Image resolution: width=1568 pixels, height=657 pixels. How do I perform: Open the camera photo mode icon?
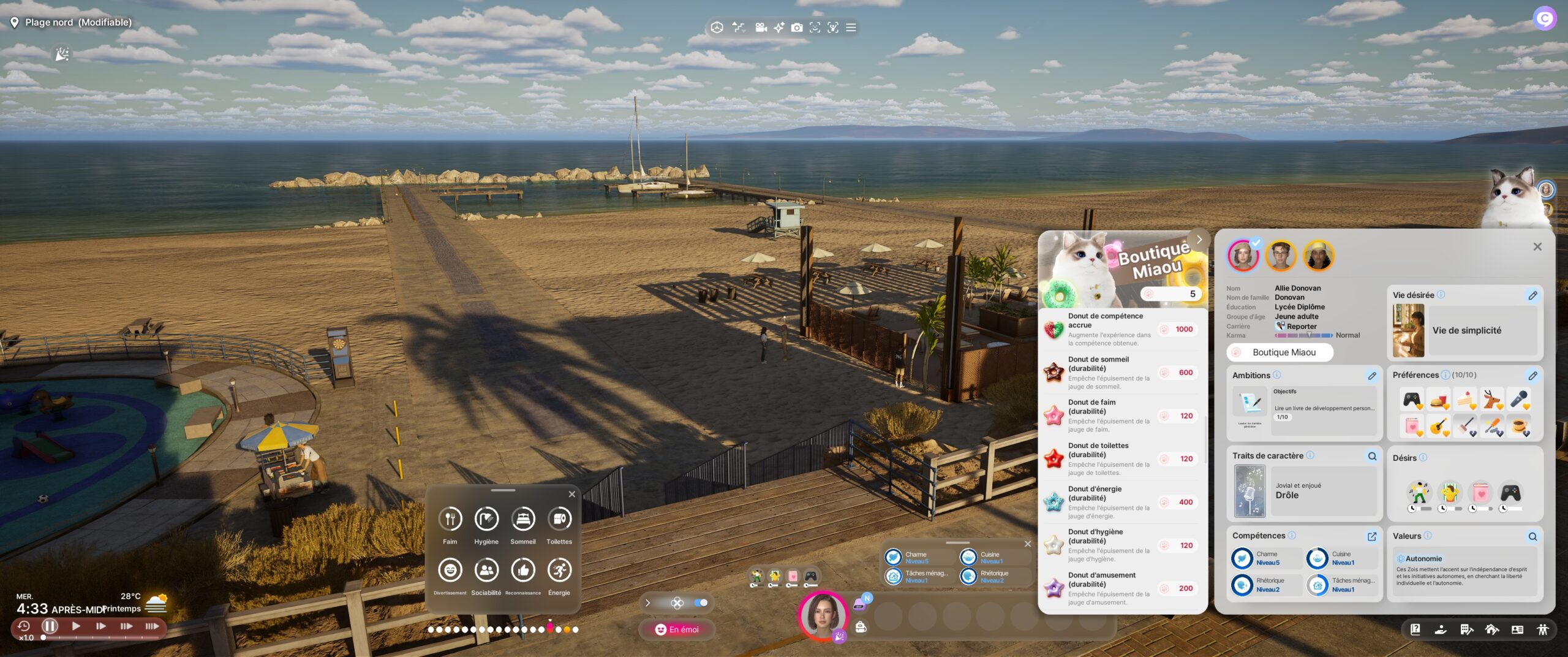796,28
